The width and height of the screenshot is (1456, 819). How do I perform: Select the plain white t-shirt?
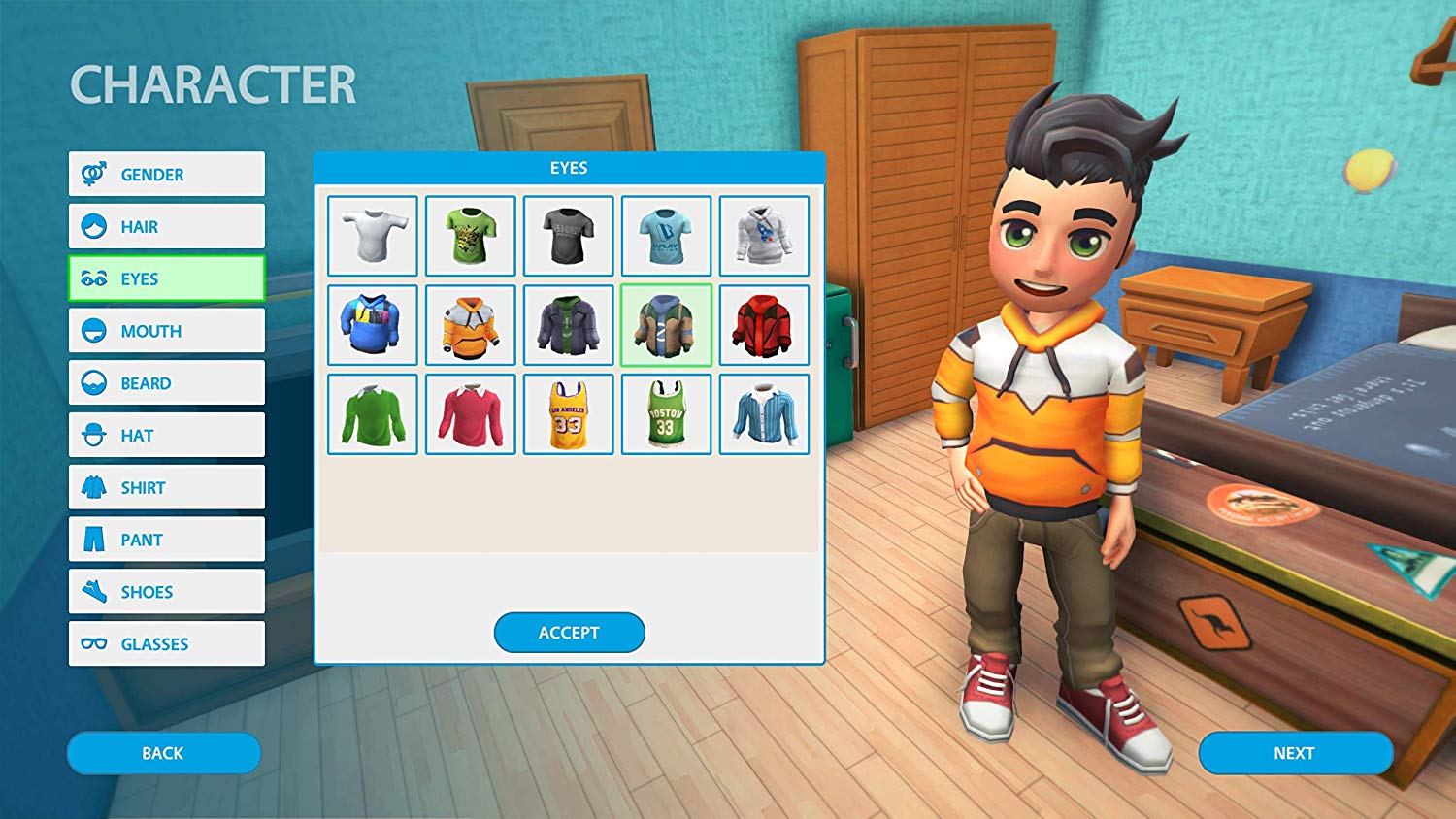pyautogui.click(x=373, y=236)
